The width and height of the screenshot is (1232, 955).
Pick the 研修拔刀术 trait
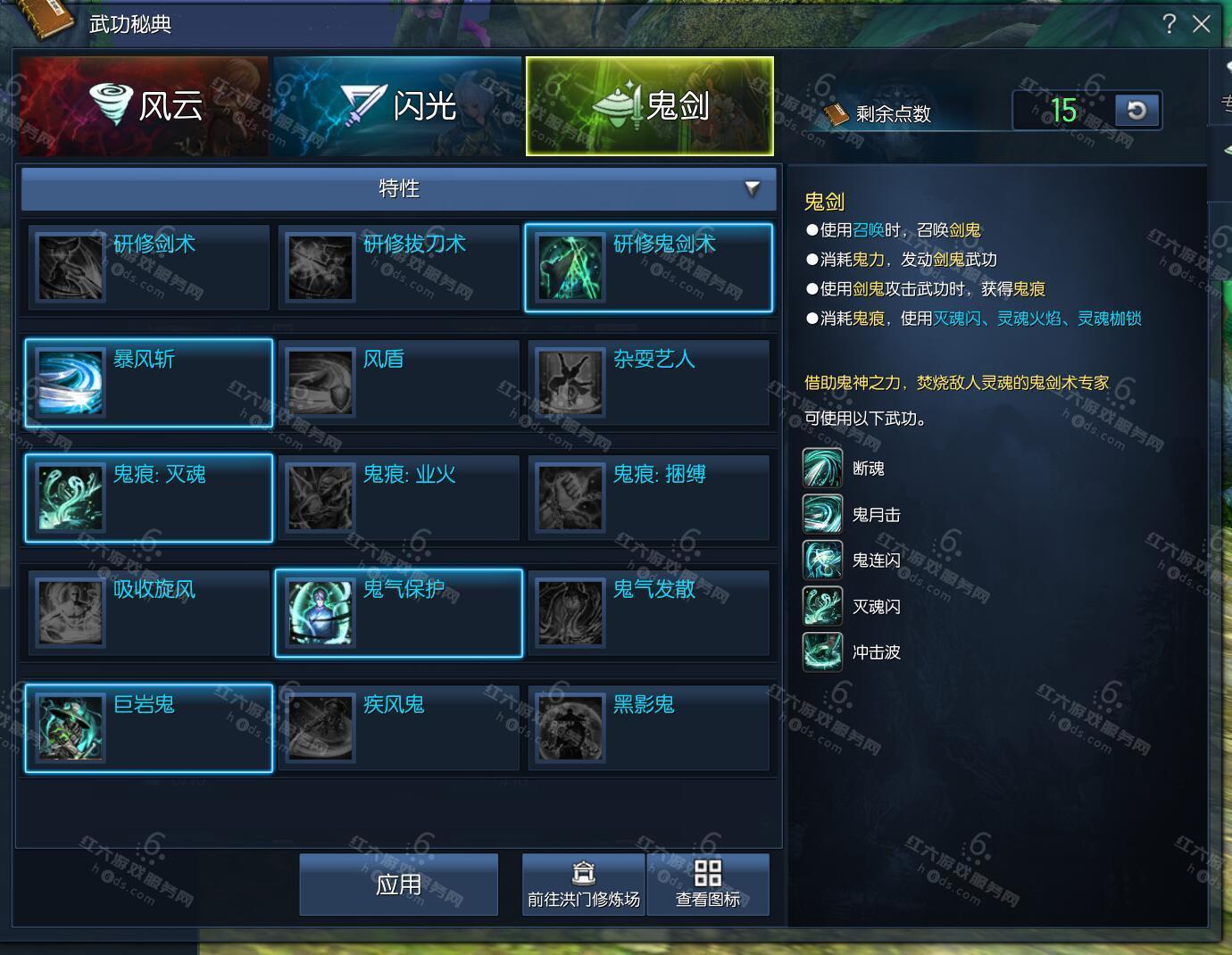(x=398, y=267)
